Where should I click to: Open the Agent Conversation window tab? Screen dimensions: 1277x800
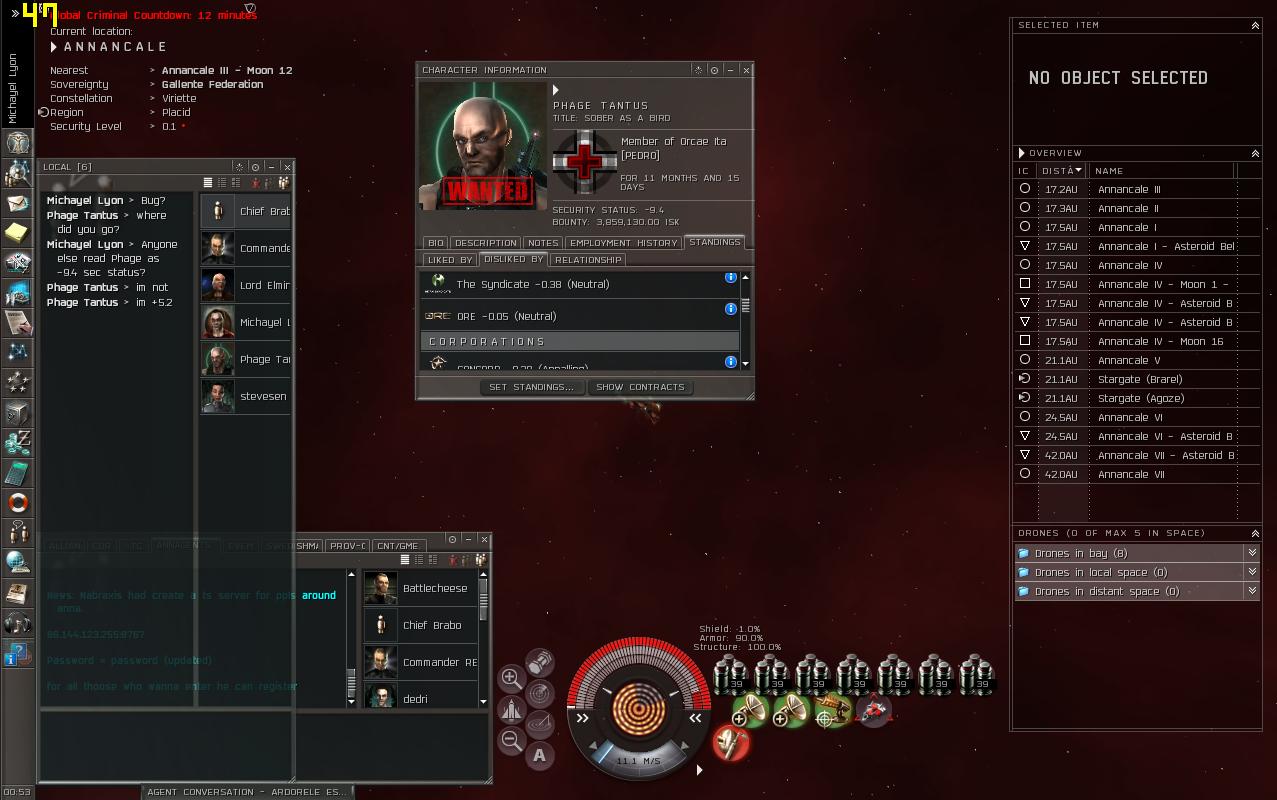(246, 792)
